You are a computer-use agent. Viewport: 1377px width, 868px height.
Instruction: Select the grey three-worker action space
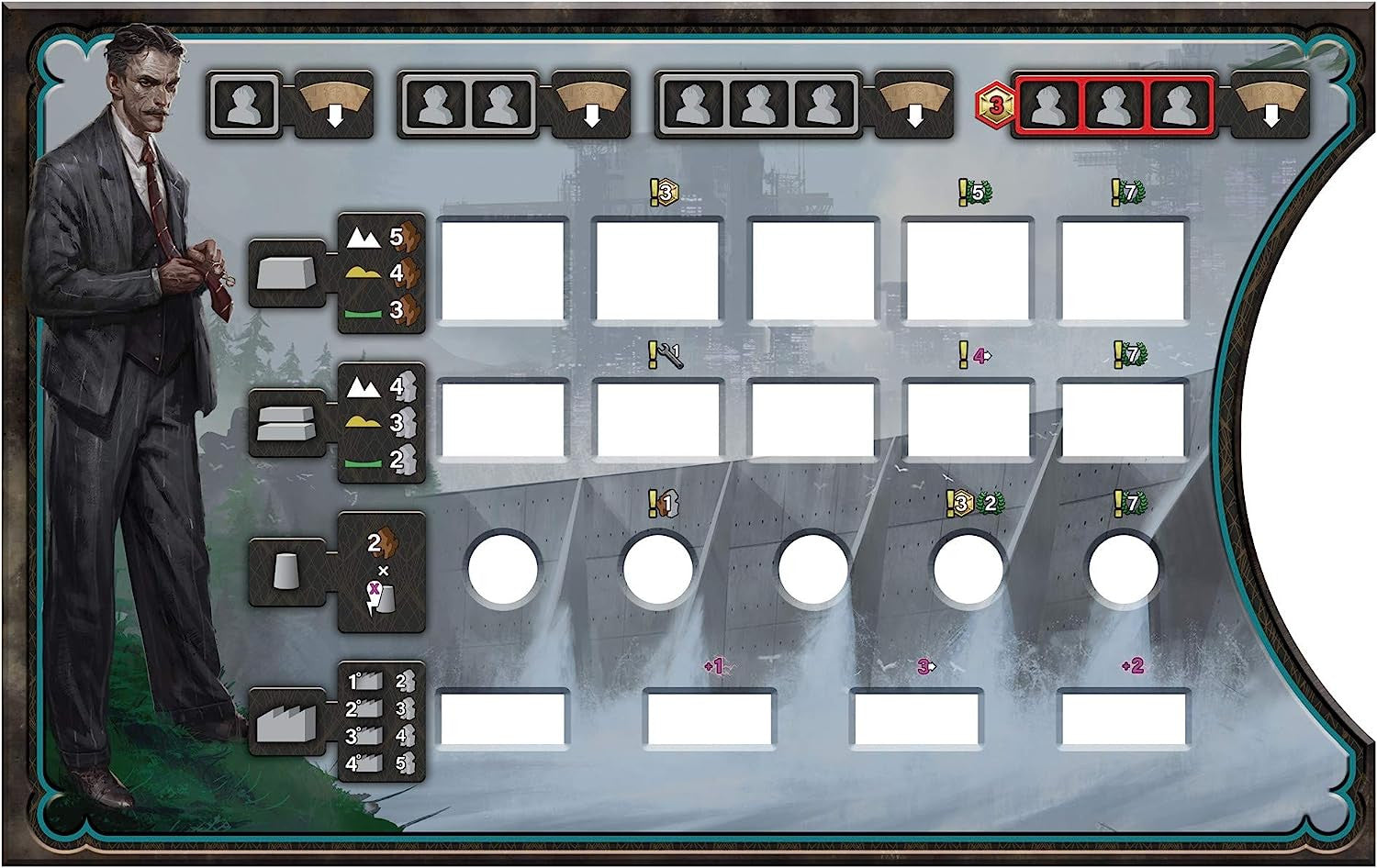756,106
